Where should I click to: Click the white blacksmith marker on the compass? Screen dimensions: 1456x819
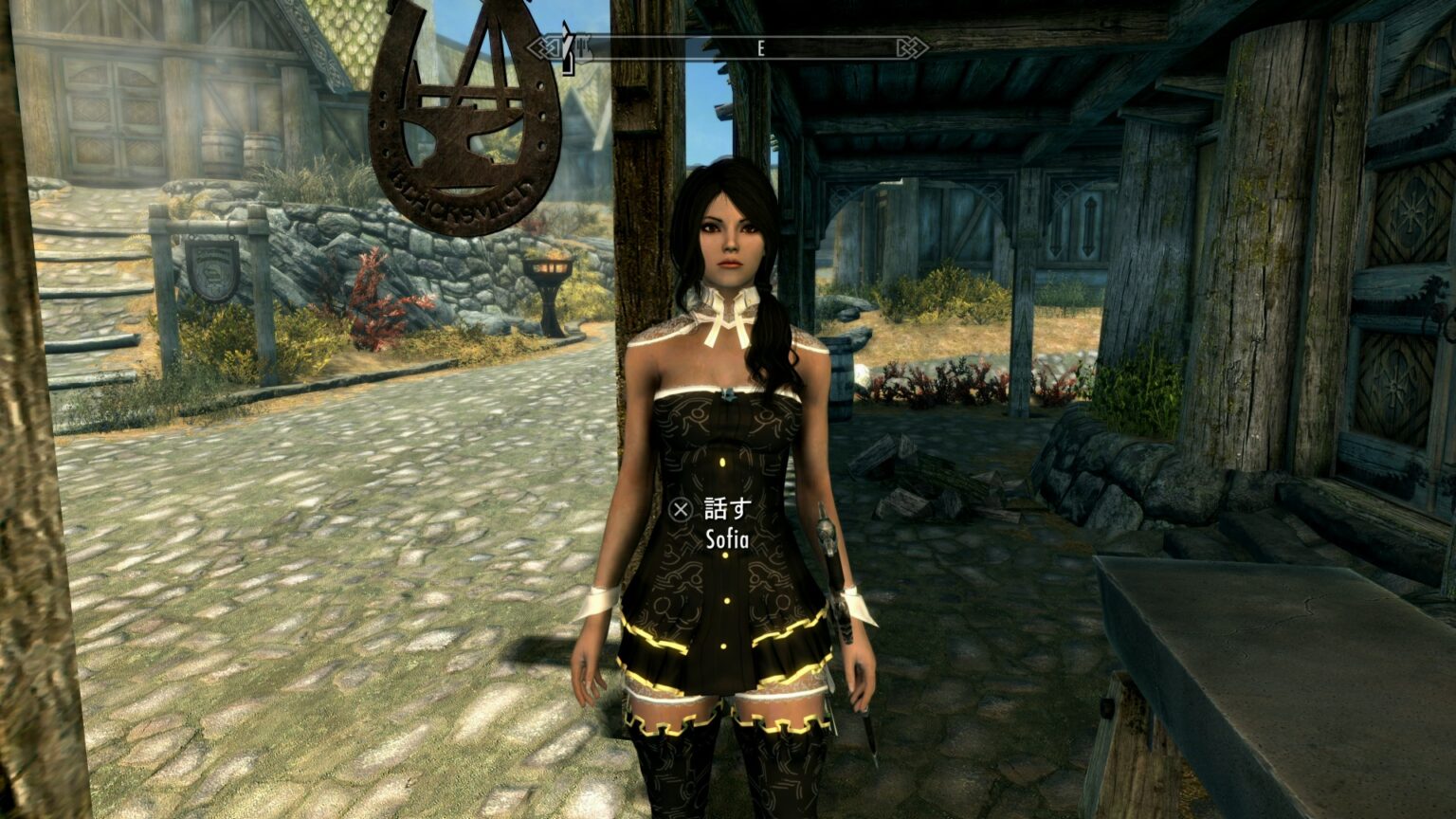pos(584,47)
